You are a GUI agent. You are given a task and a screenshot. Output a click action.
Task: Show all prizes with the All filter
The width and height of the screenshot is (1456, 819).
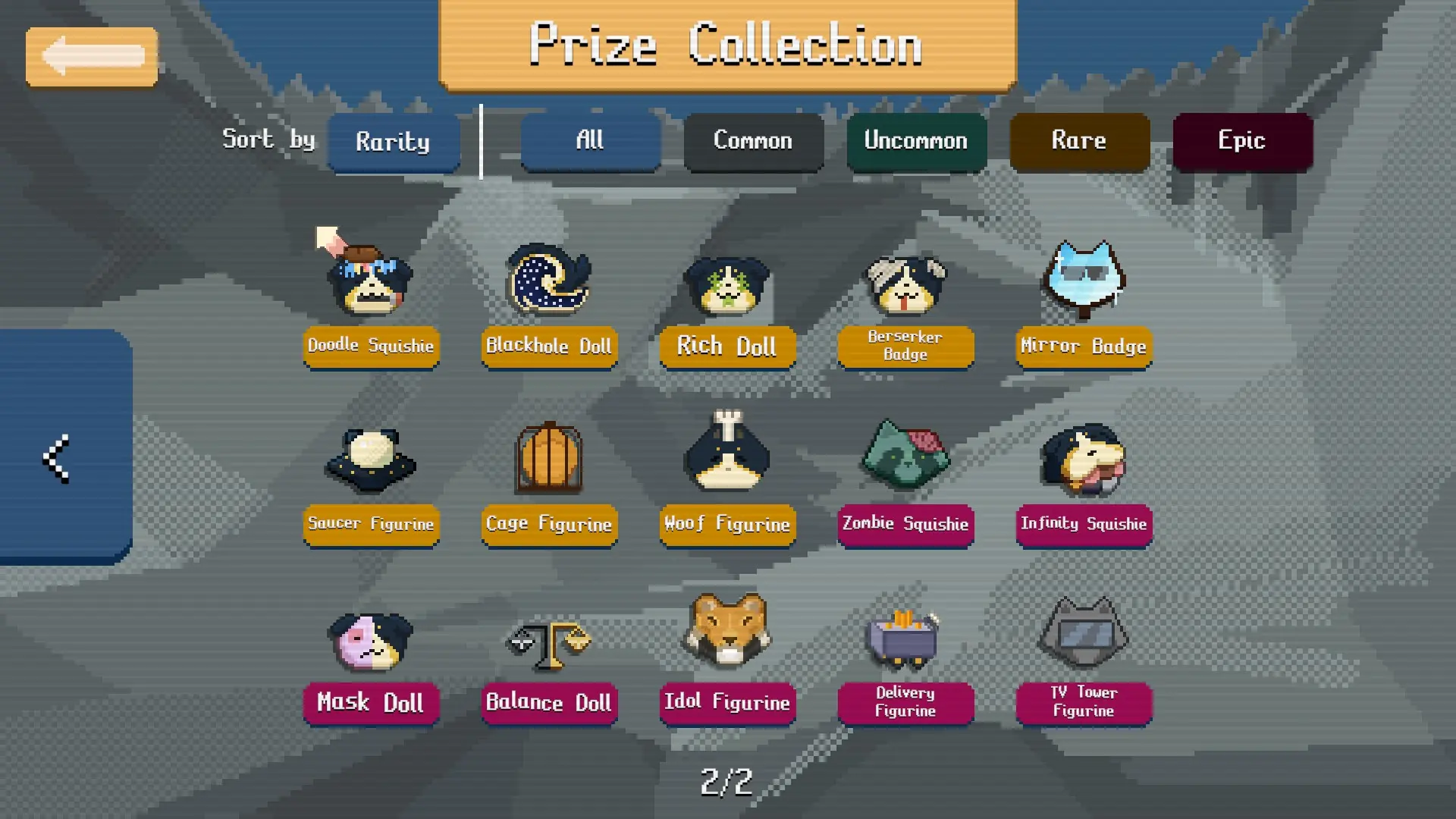coord(590,141)
